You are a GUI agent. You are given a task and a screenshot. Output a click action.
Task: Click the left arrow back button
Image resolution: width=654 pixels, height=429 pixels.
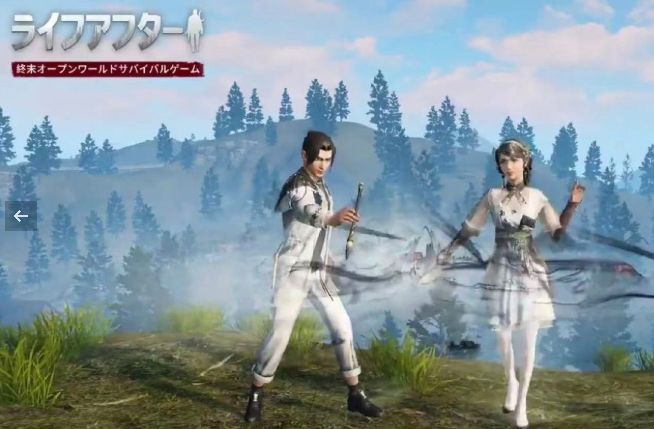point(20,216)
